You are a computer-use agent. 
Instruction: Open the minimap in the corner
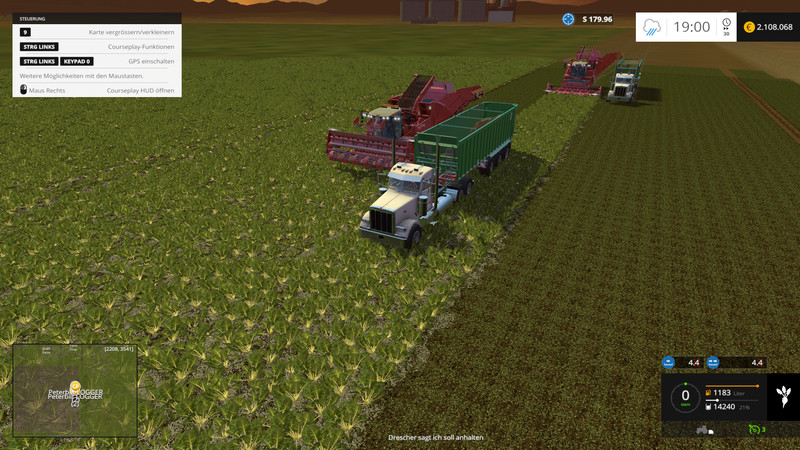coord(75,391)
